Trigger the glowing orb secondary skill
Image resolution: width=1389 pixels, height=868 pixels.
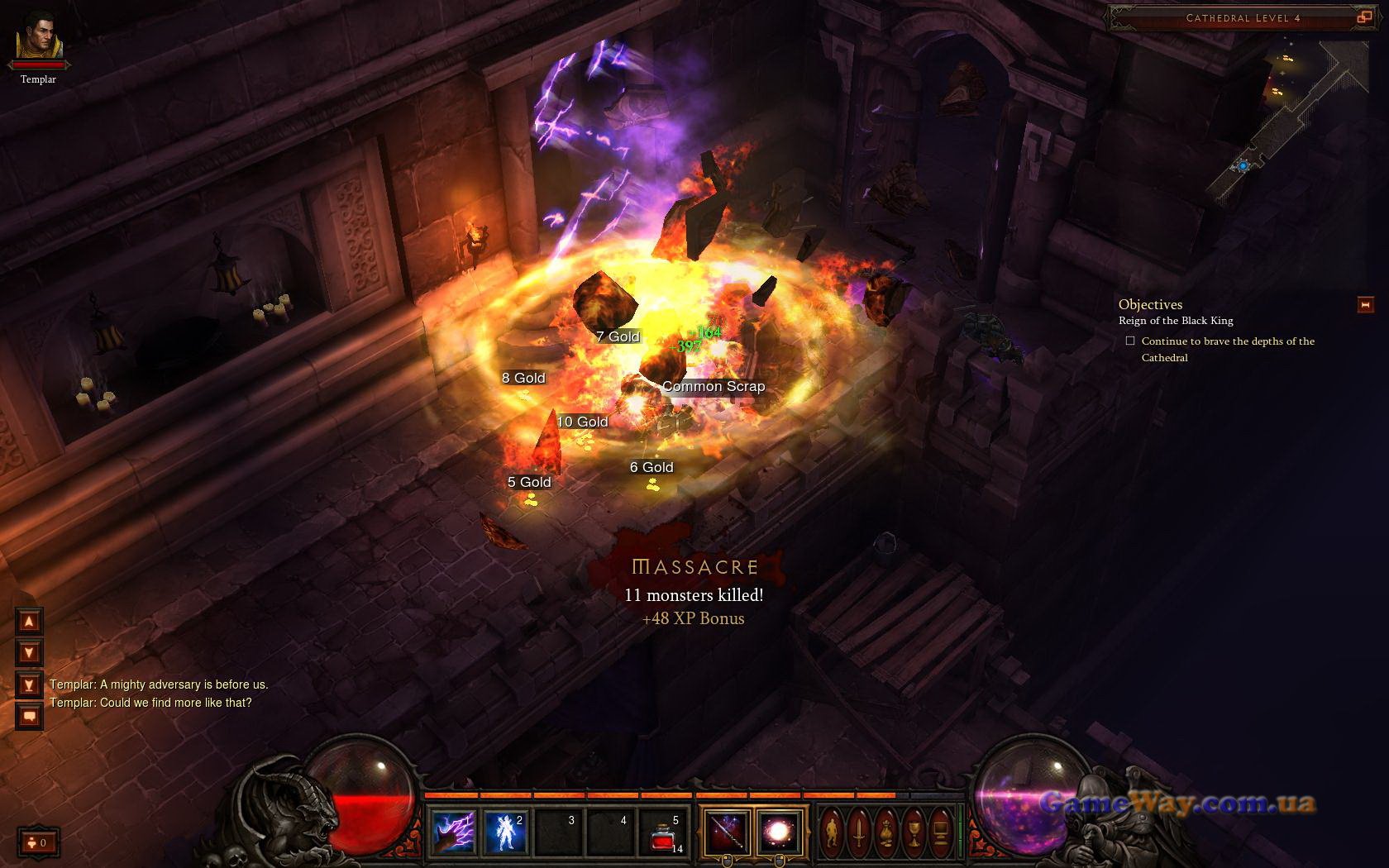(779, 831)
